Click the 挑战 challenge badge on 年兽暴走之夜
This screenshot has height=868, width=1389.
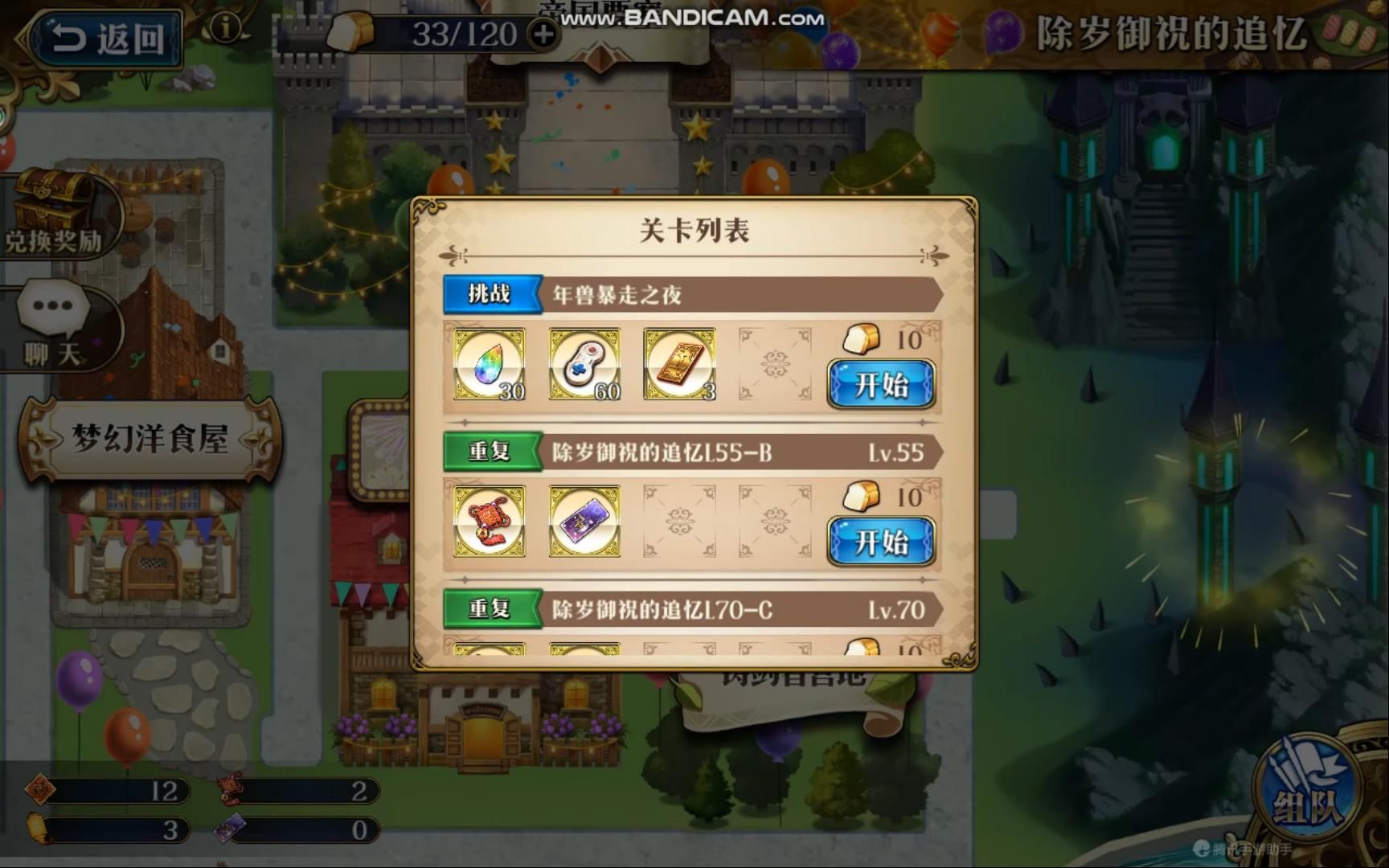493,295
